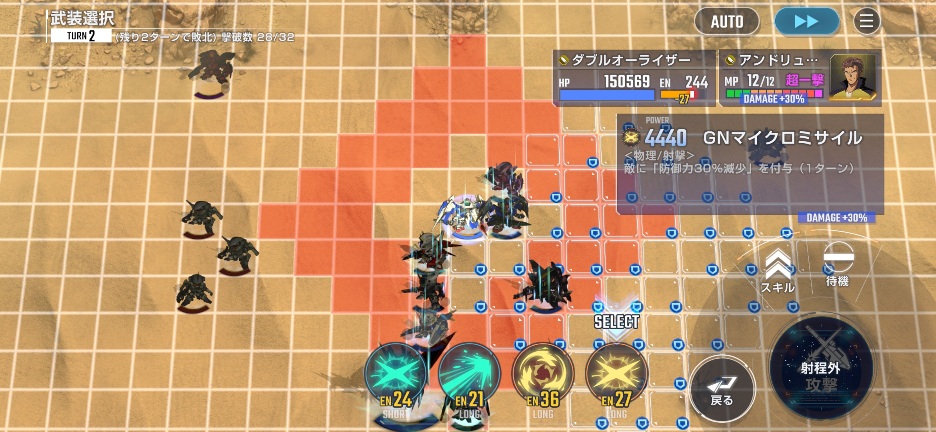Select the EN 24 SHORT range weapon
The image size is (936, 432).
[x=395, y=377]
